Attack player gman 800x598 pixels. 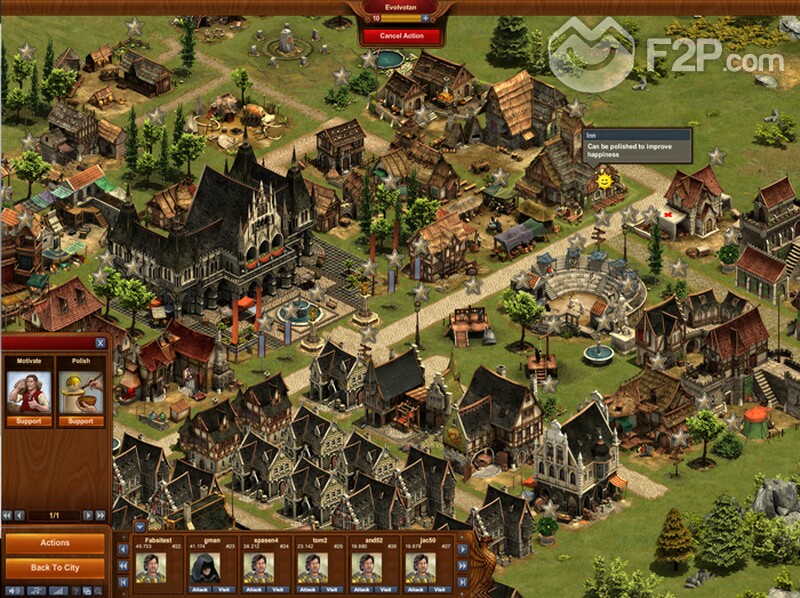197,589
